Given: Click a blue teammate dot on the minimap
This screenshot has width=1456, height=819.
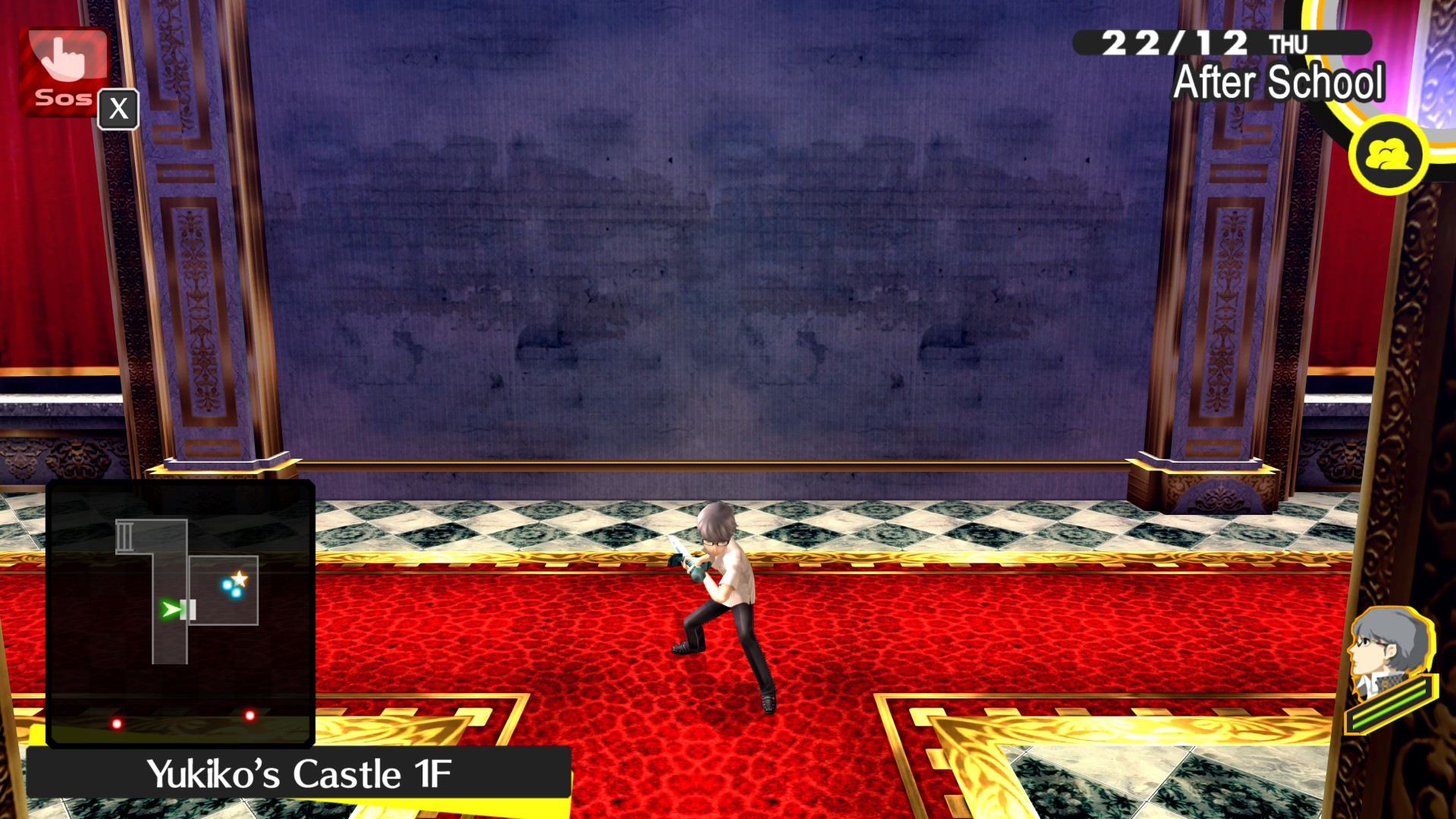Looking at the screenshot, I should [x=227, y=585].
